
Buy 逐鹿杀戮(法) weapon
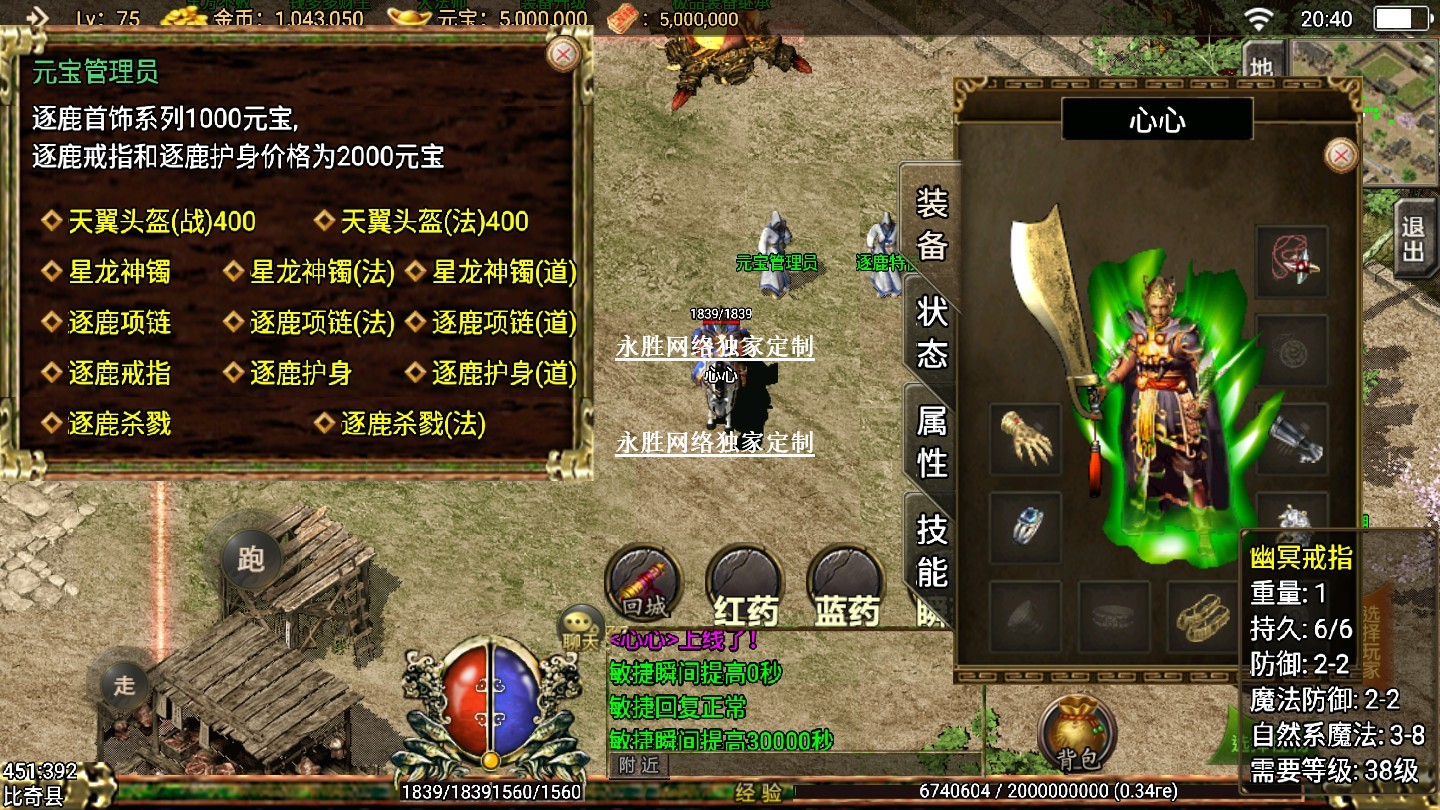[413, 424]
